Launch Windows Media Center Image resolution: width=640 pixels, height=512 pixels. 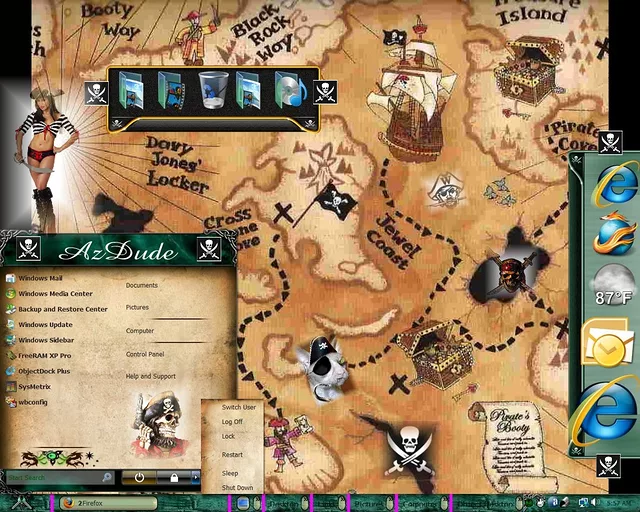(55, 294)
